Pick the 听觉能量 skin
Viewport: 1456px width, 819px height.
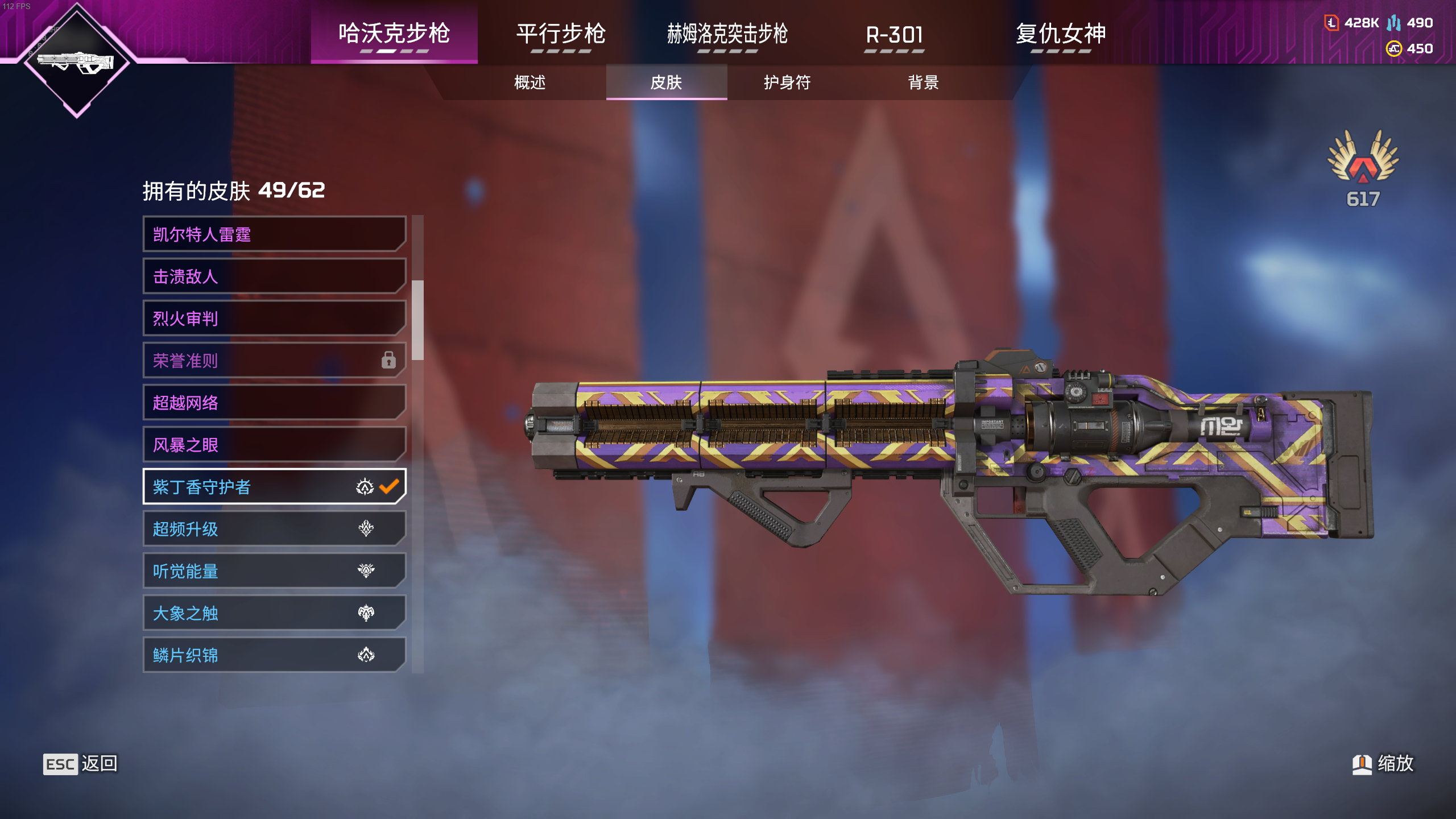pos(274,571)
